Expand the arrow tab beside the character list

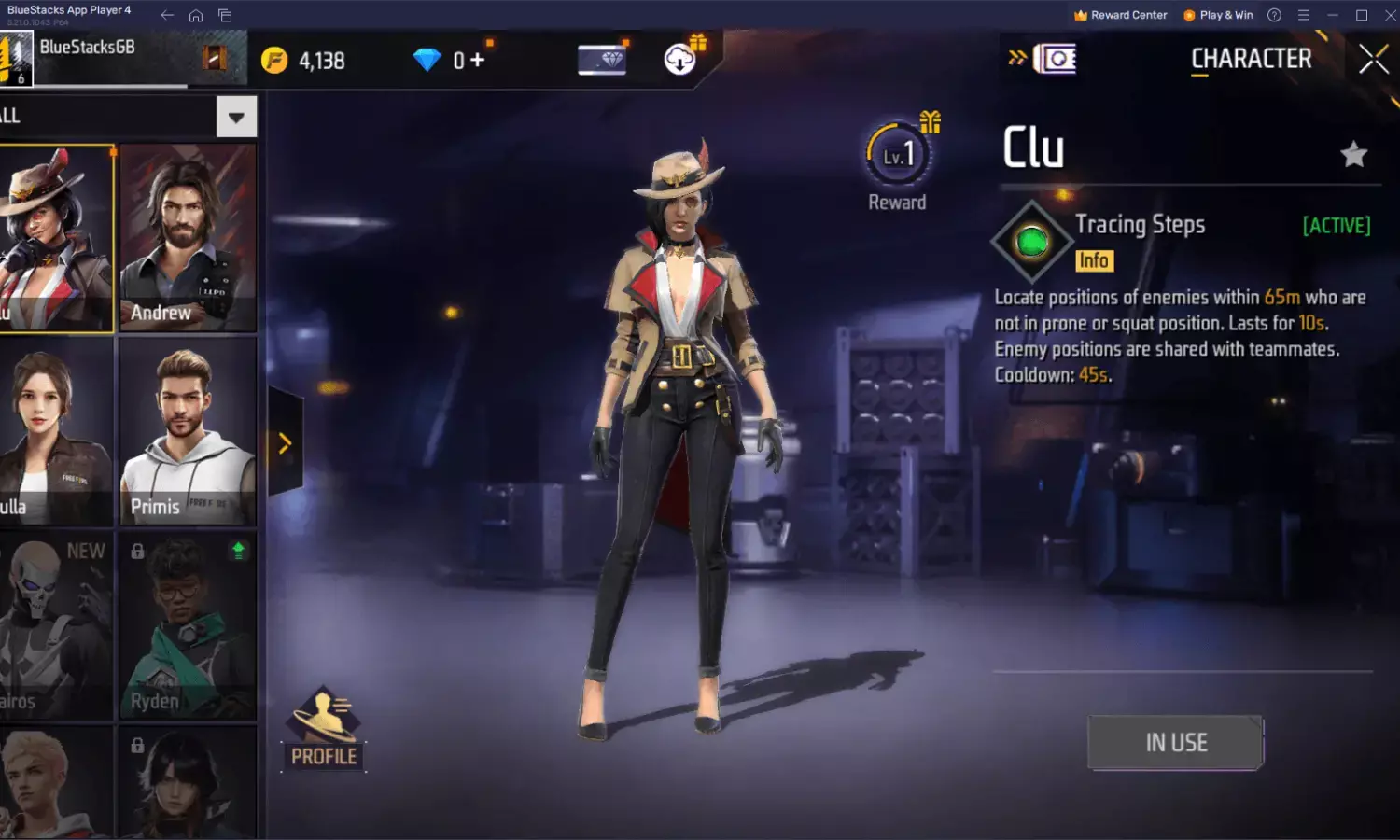pos(285,443)
